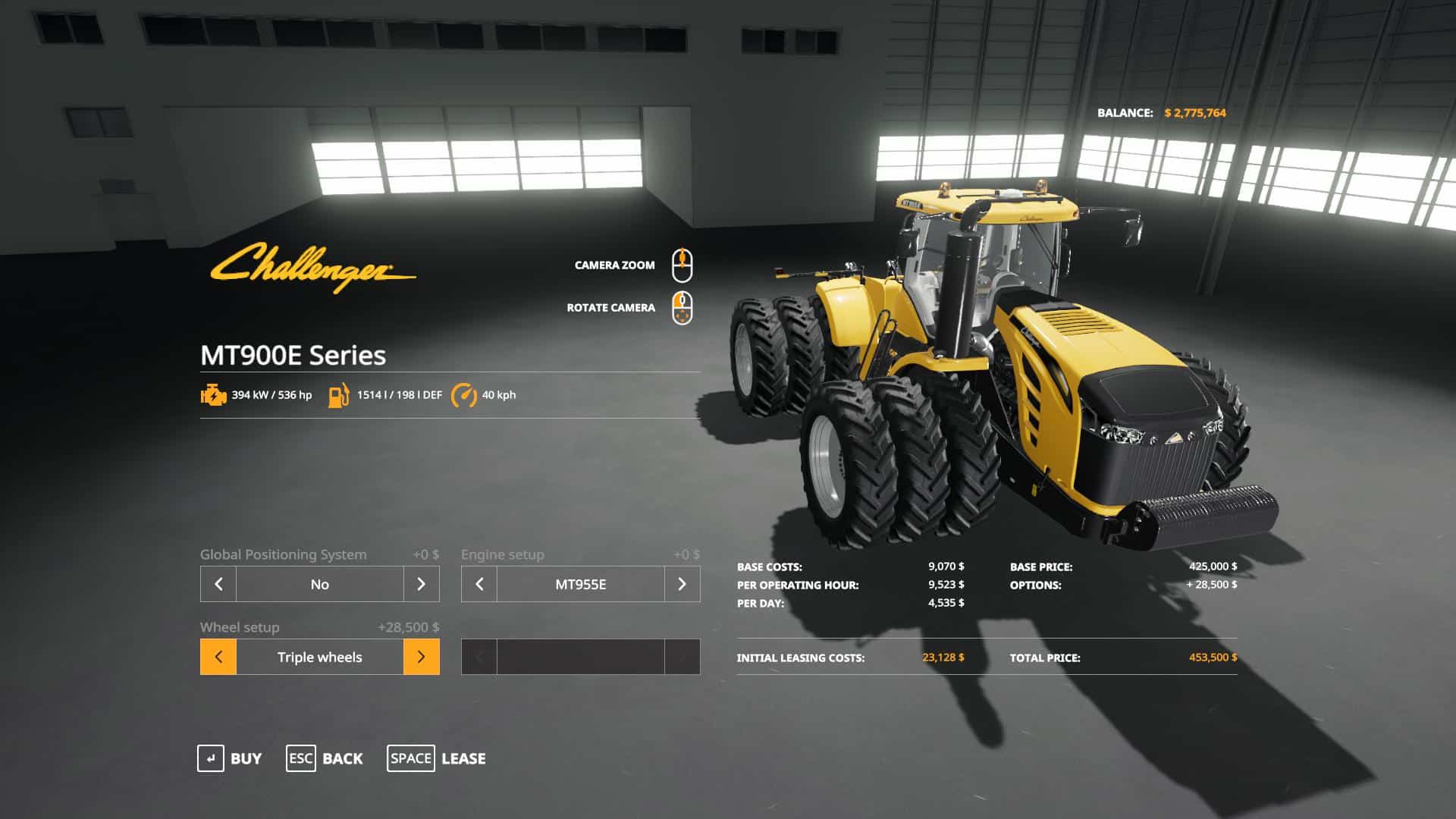Screen dimensions: 1456x819
Task: Choose next Wheel setup option
Action: tap(422, 657)
